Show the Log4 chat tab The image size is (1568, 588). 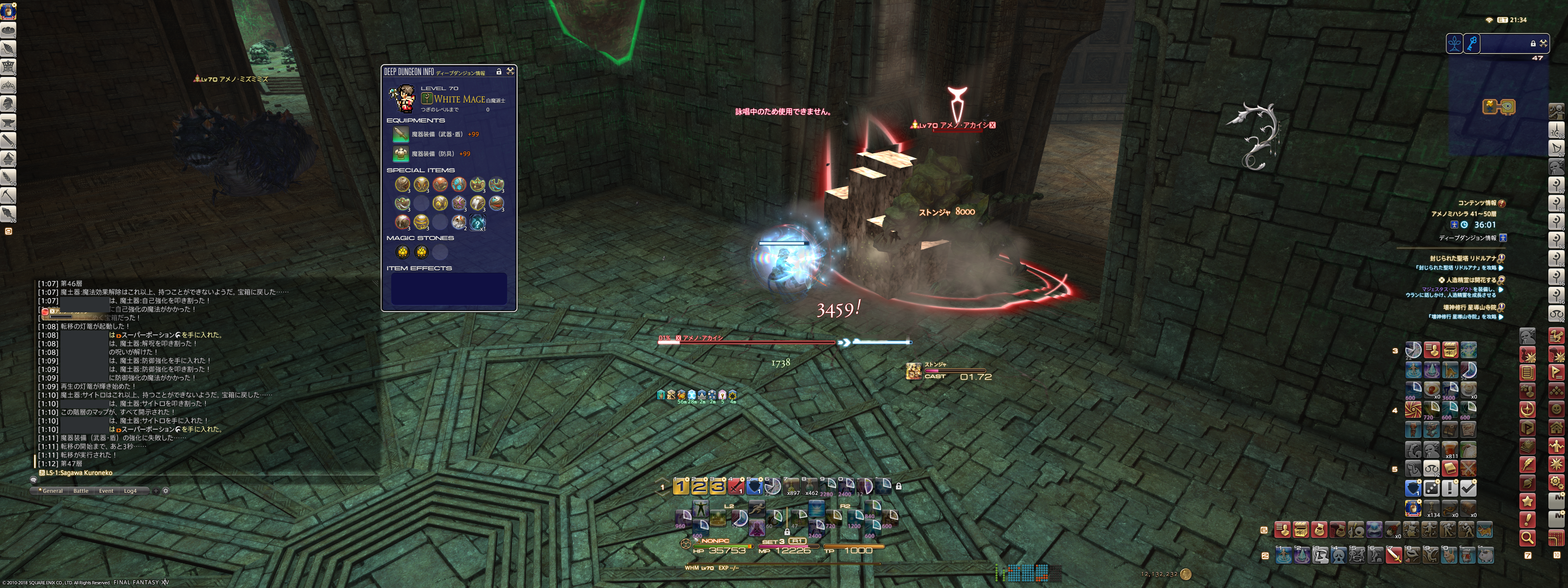coord(130,490)
